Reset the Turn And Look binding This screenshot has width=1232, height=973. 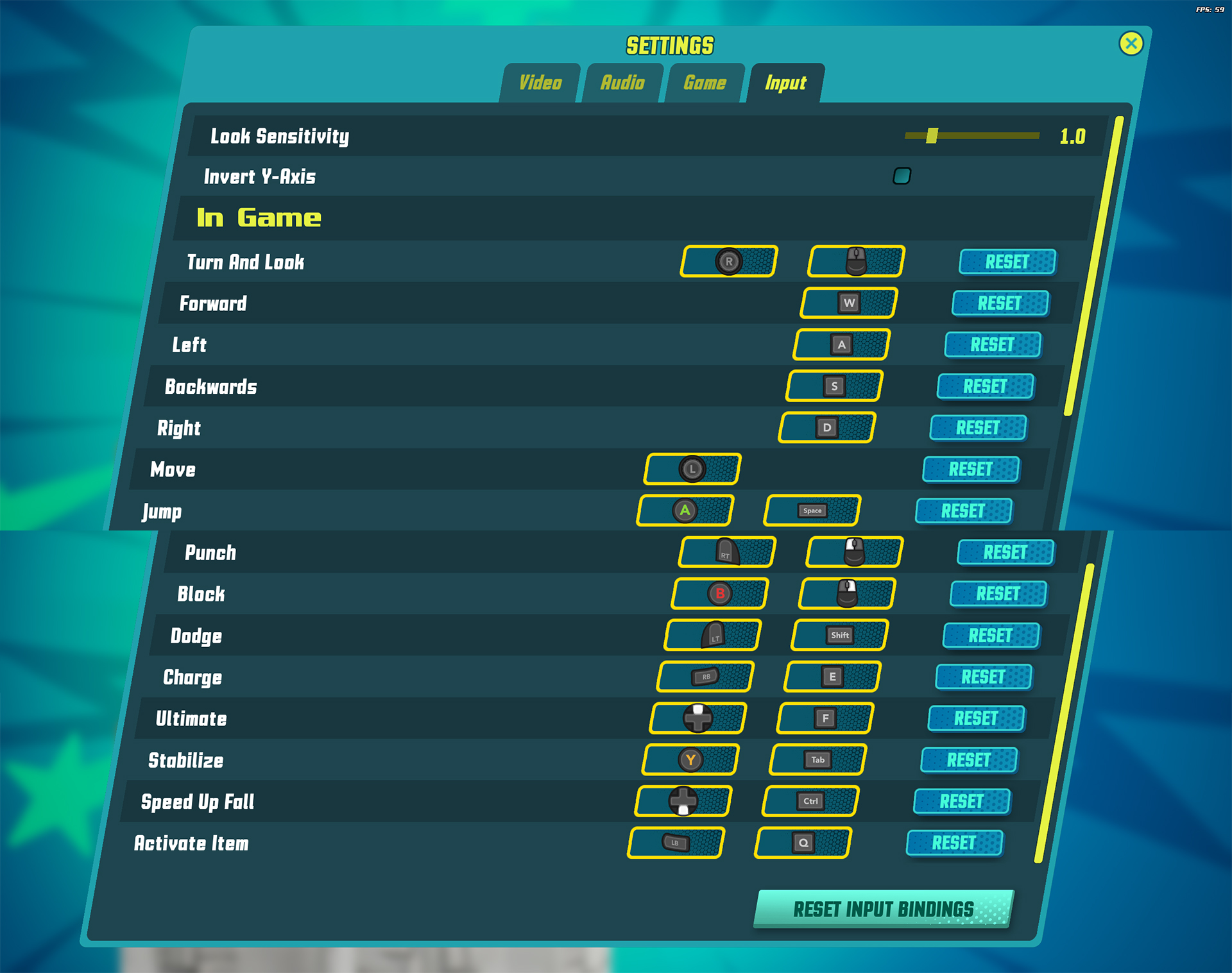pos(1007,262)
